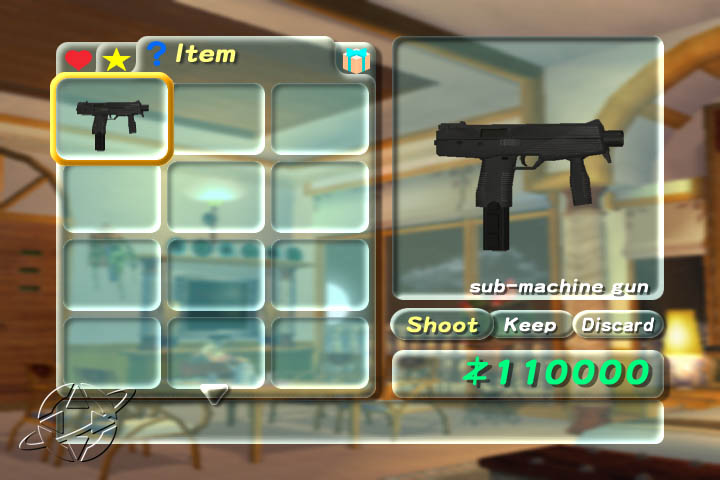Switch to the red heart tab

click(78, 59)
